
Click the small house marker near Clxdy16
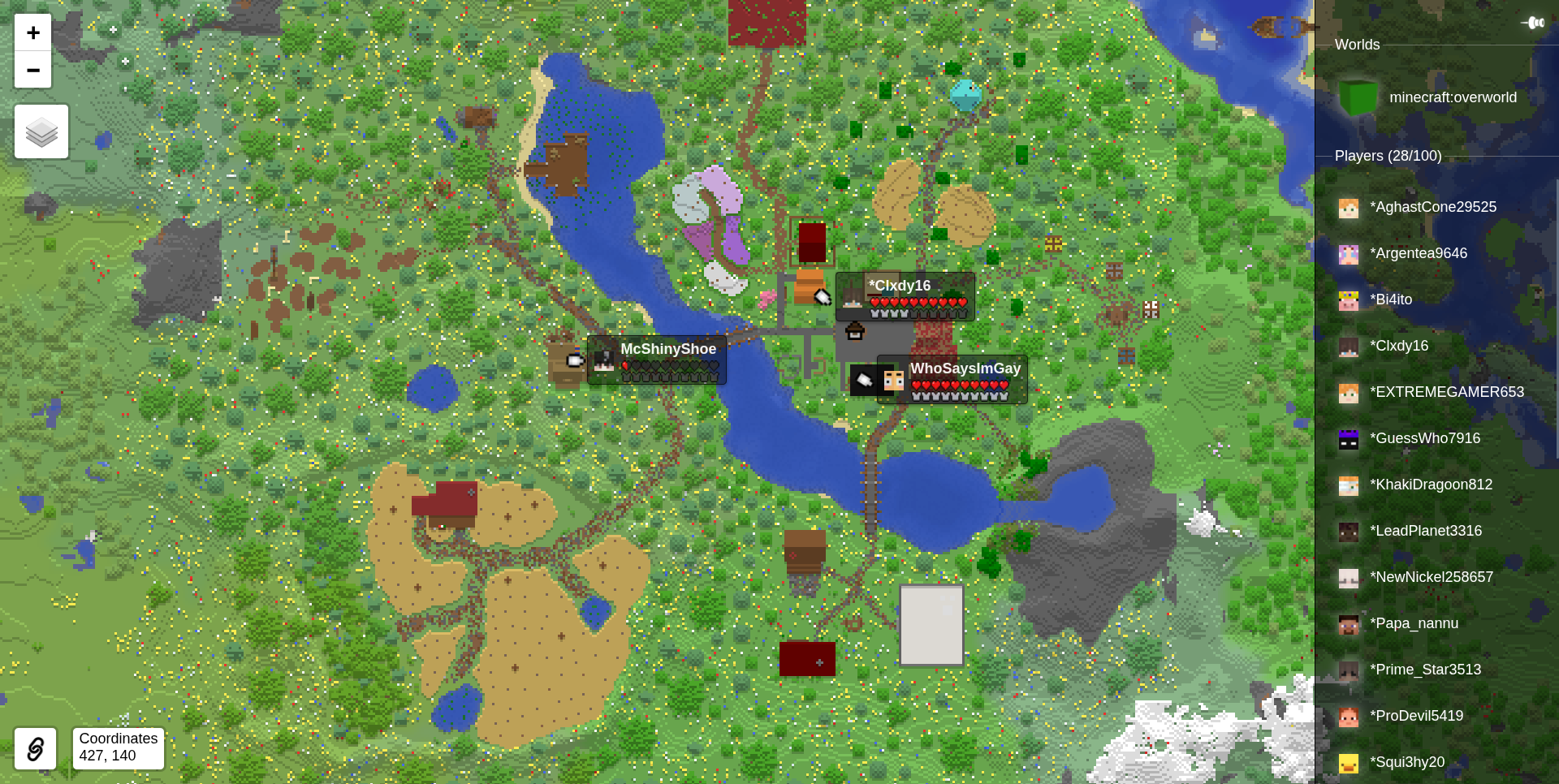(853, 331)
